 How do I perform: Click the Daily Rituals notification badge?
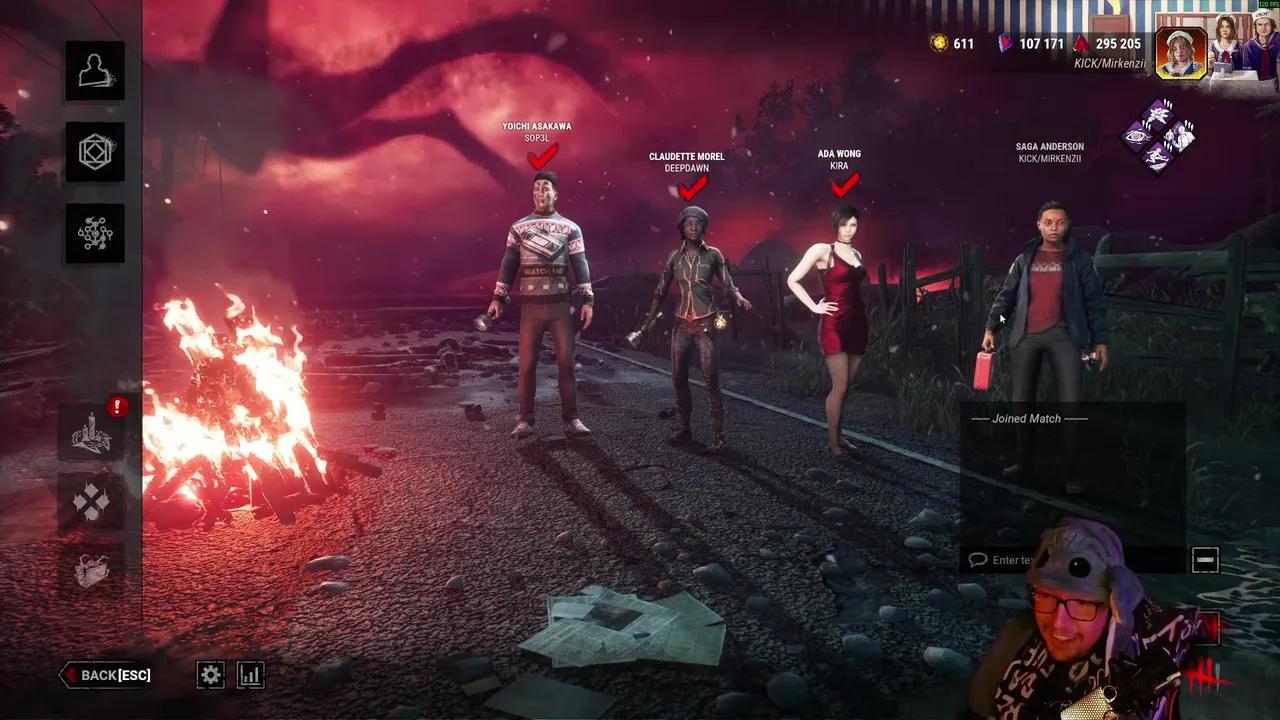117,407
